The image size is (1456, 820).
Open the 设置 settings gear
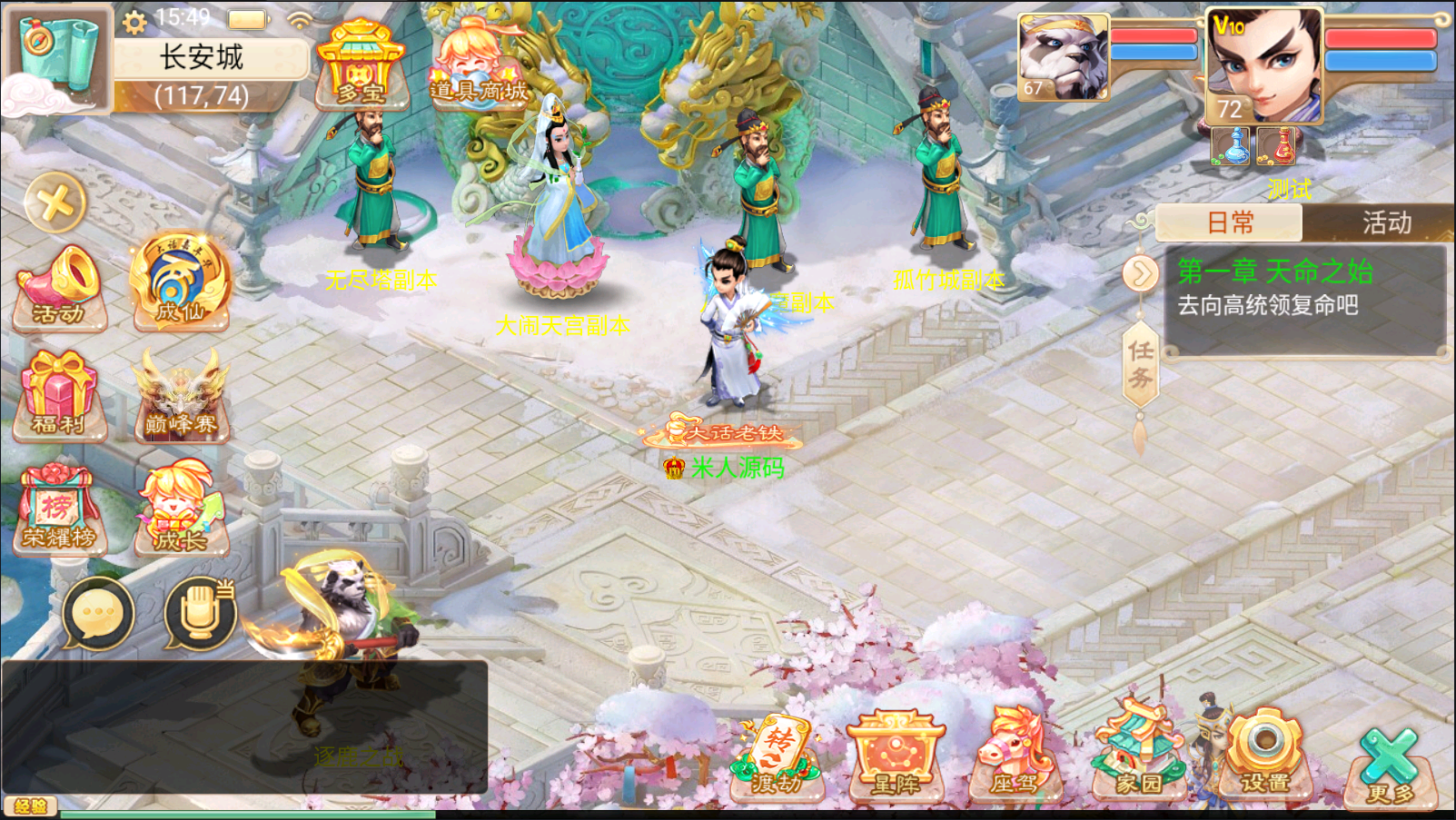pyautogui.click(x=1265, y=756)
